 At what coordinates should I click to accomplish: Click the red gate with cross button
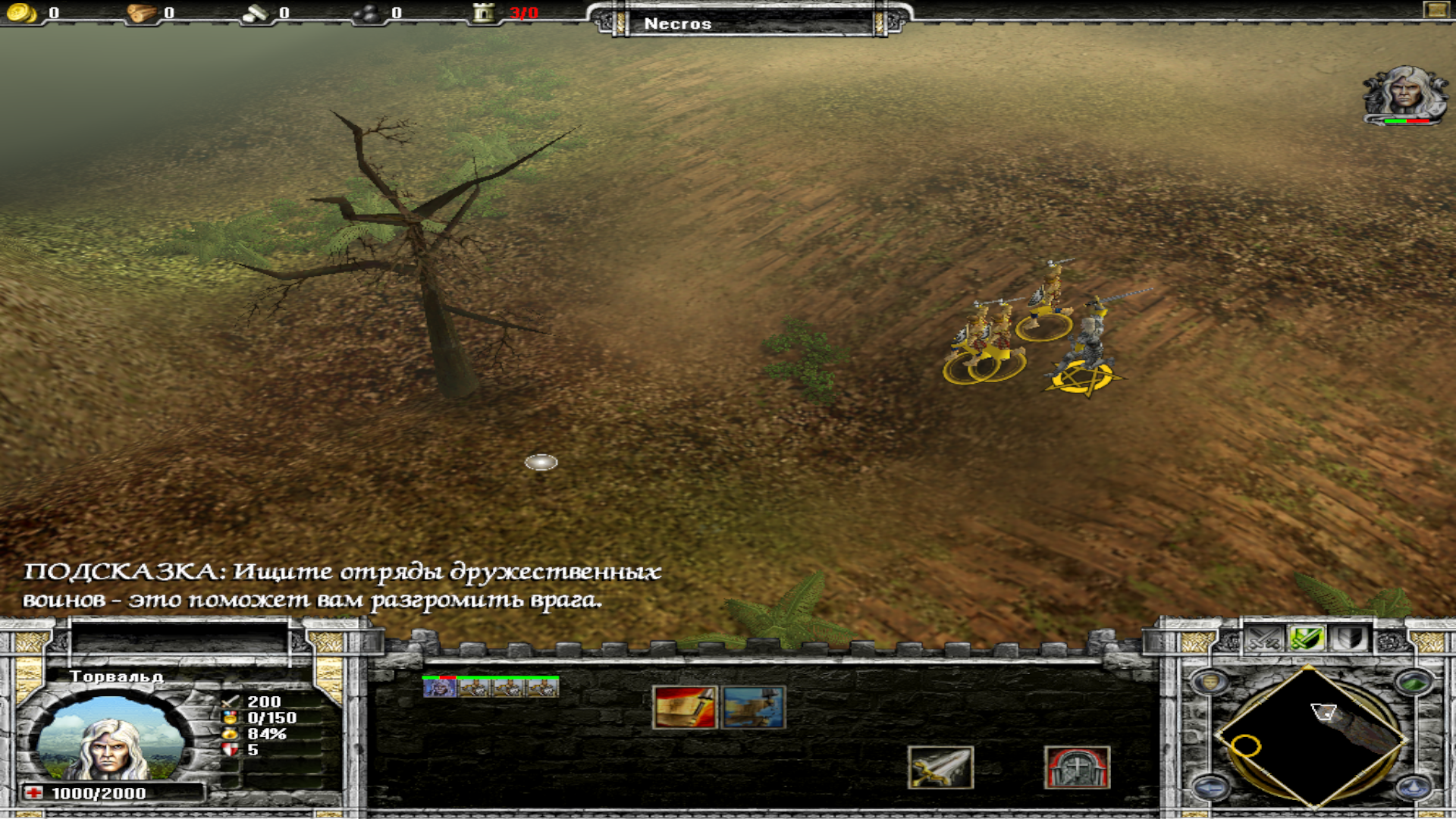1076,767
